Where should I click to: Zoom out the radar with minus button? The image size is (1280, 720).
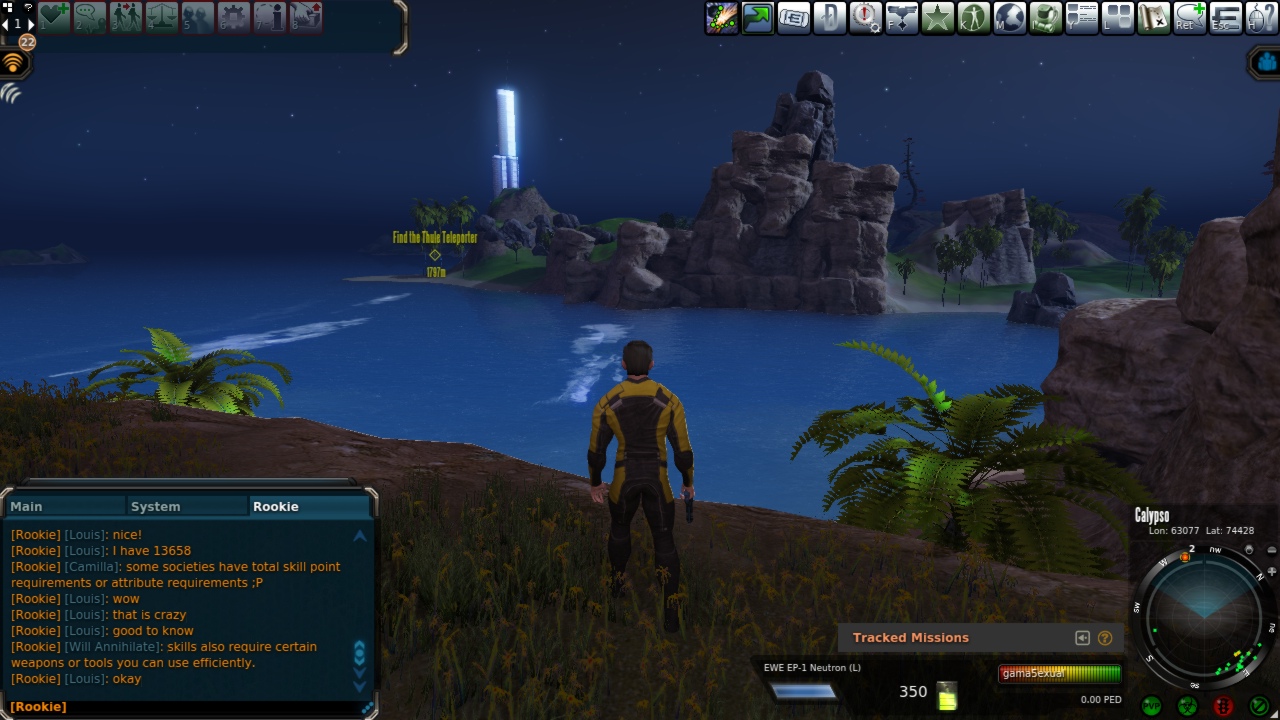pyautogui.click(x=1271, y=550)
